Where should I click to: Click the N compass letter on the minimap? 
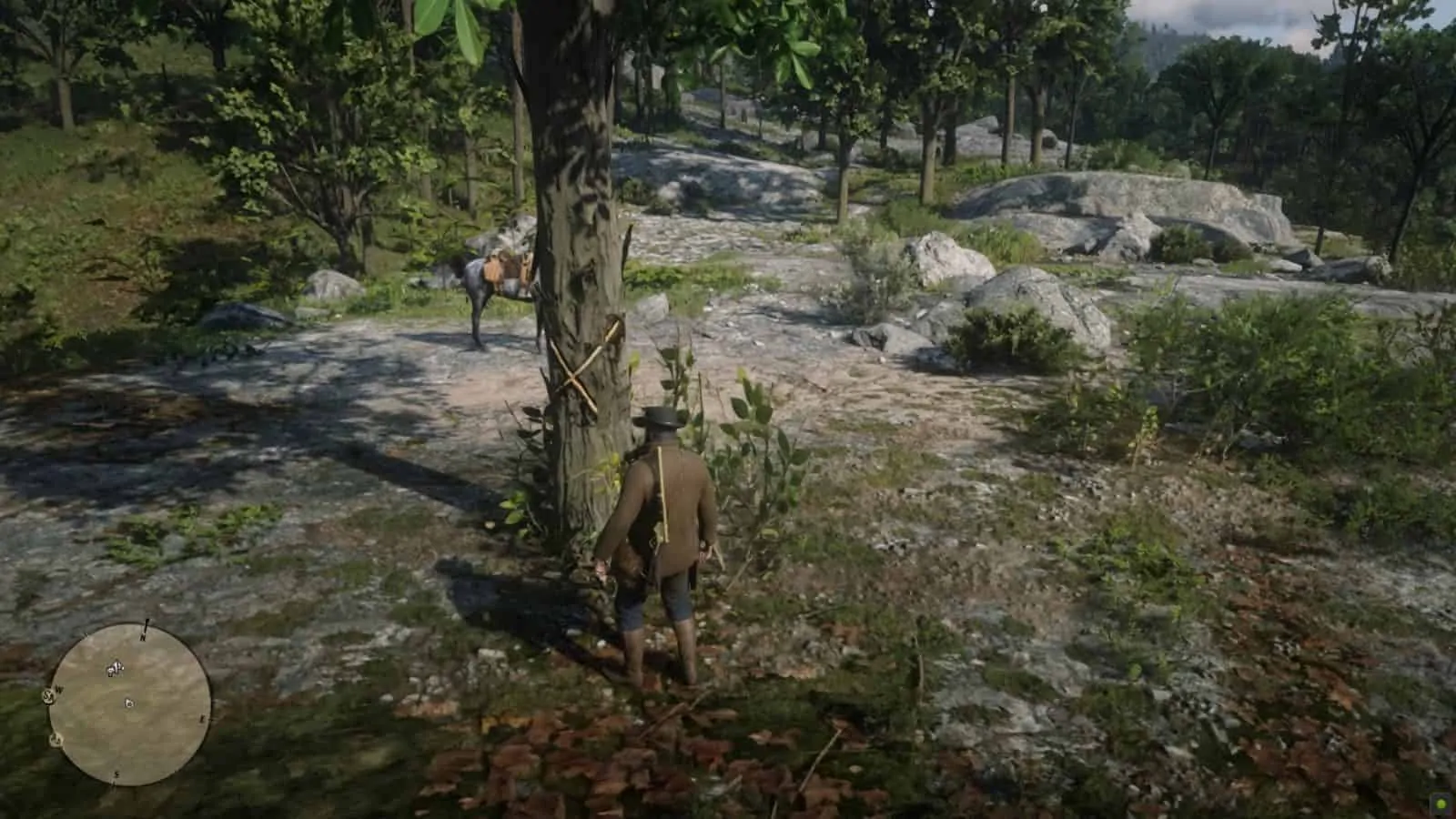(142, 637)
